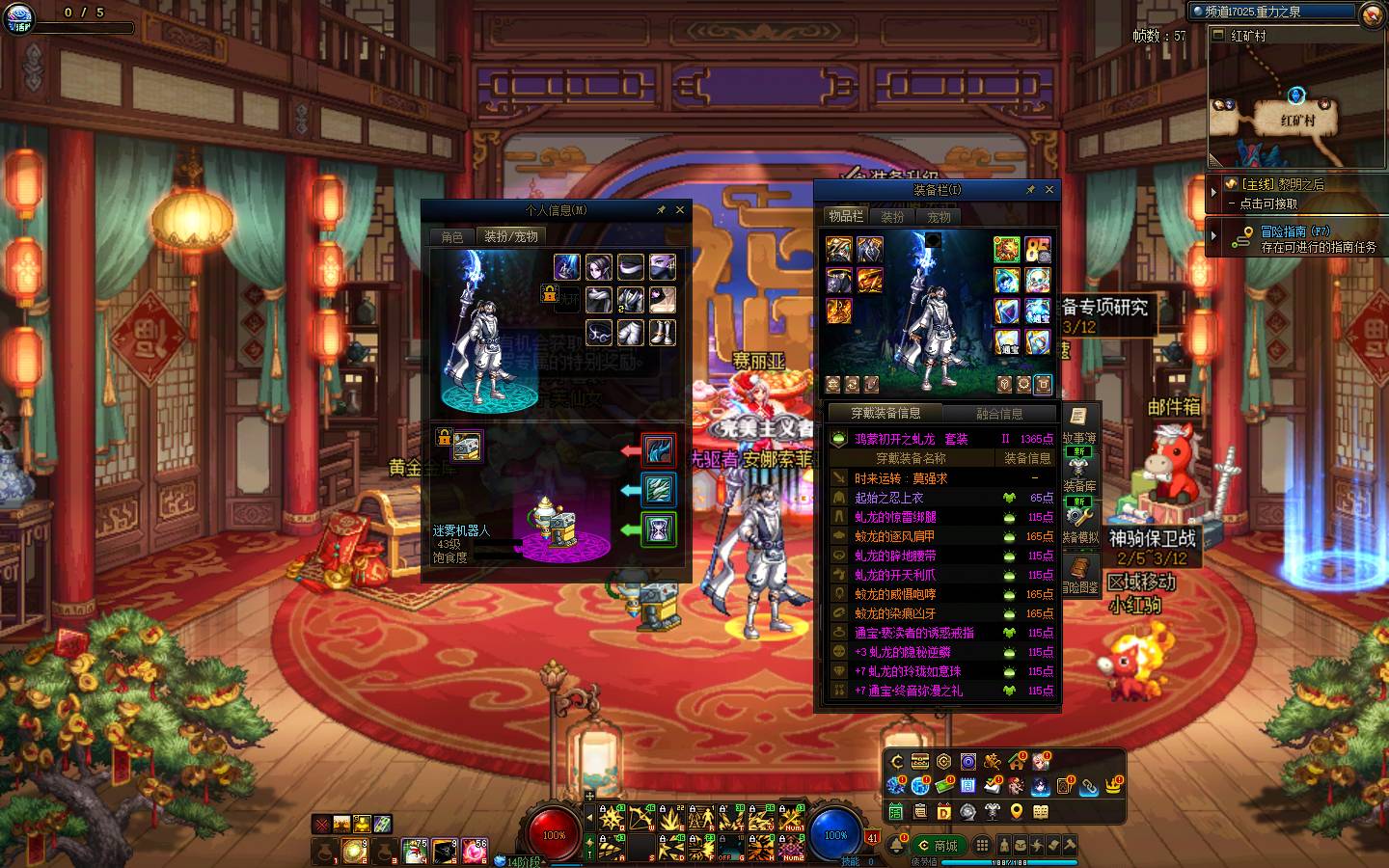Open the 频道17025 channel selector

(1273, 12)
